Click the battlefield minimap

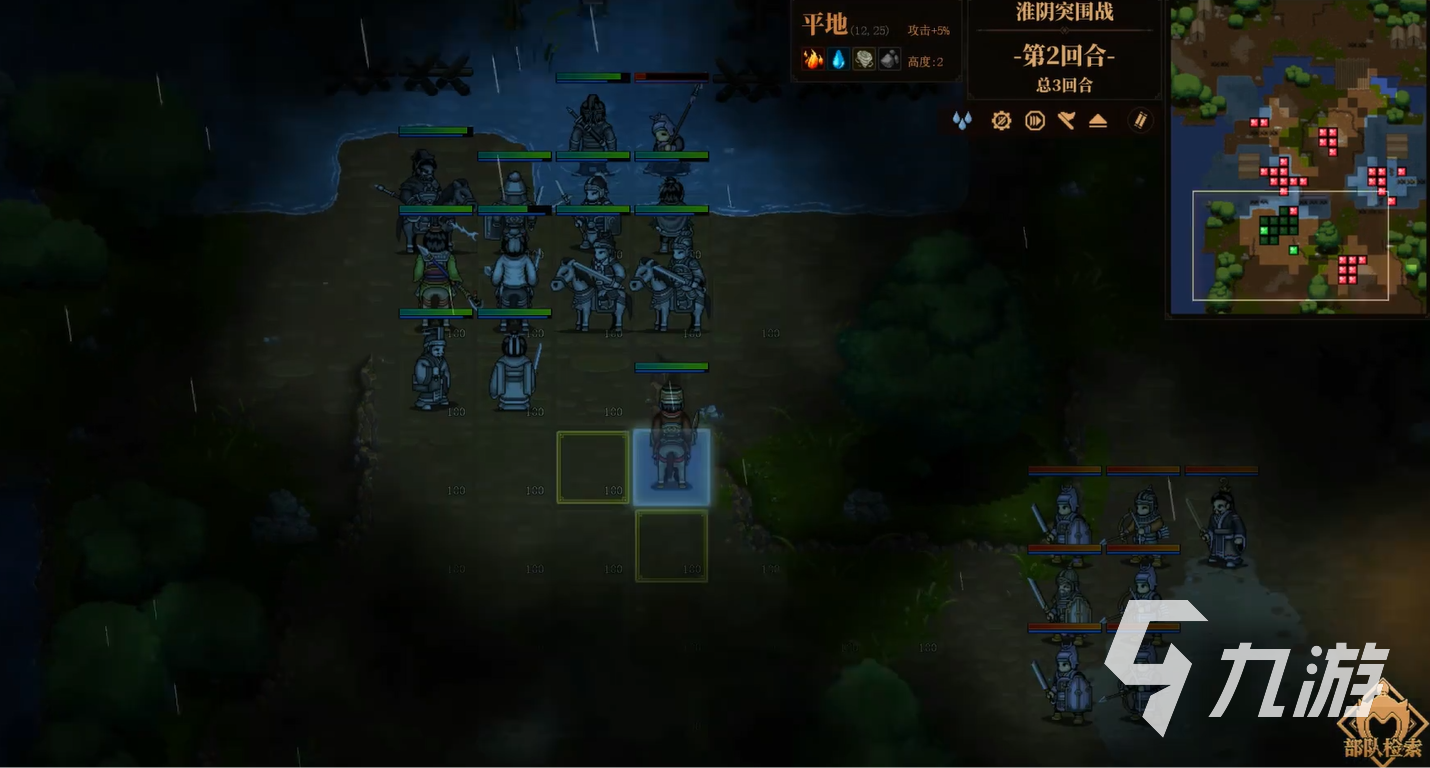click(1297, 158)
